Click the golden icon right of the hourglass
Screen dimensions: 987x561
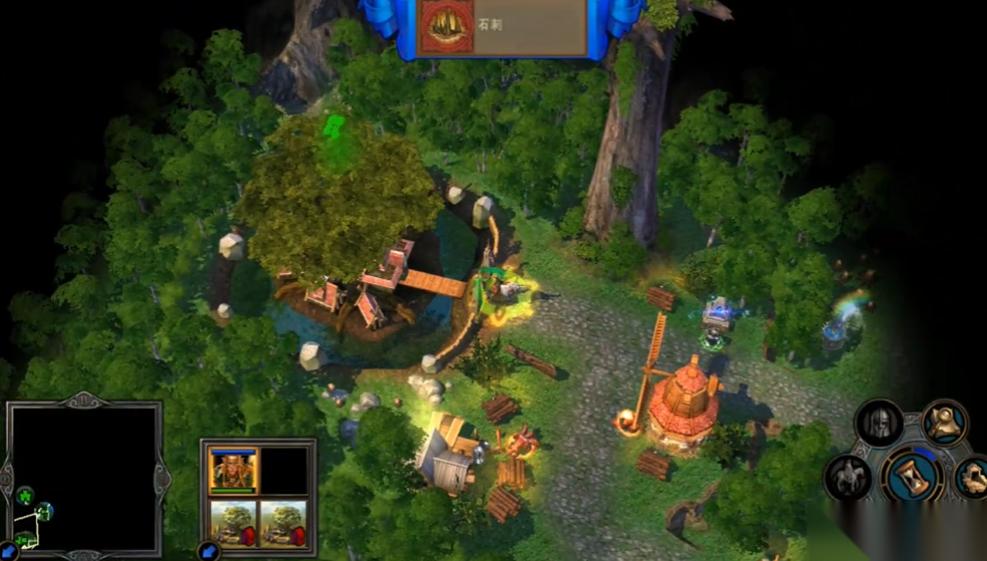click(972, 477)
